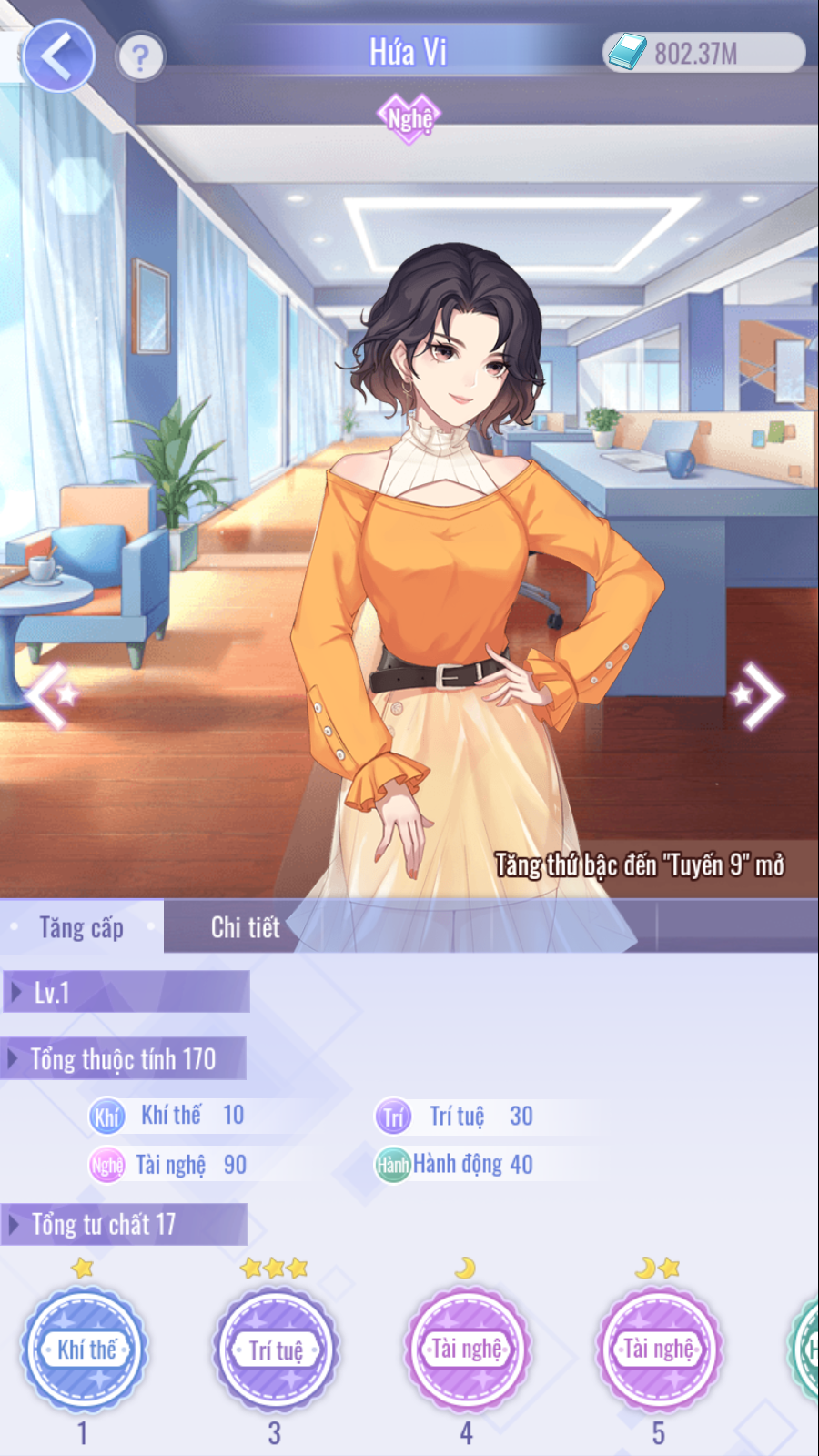Show the next character with right arrow
The width and height of the screenshot is (819, 1456).
(x=759, y=696)
